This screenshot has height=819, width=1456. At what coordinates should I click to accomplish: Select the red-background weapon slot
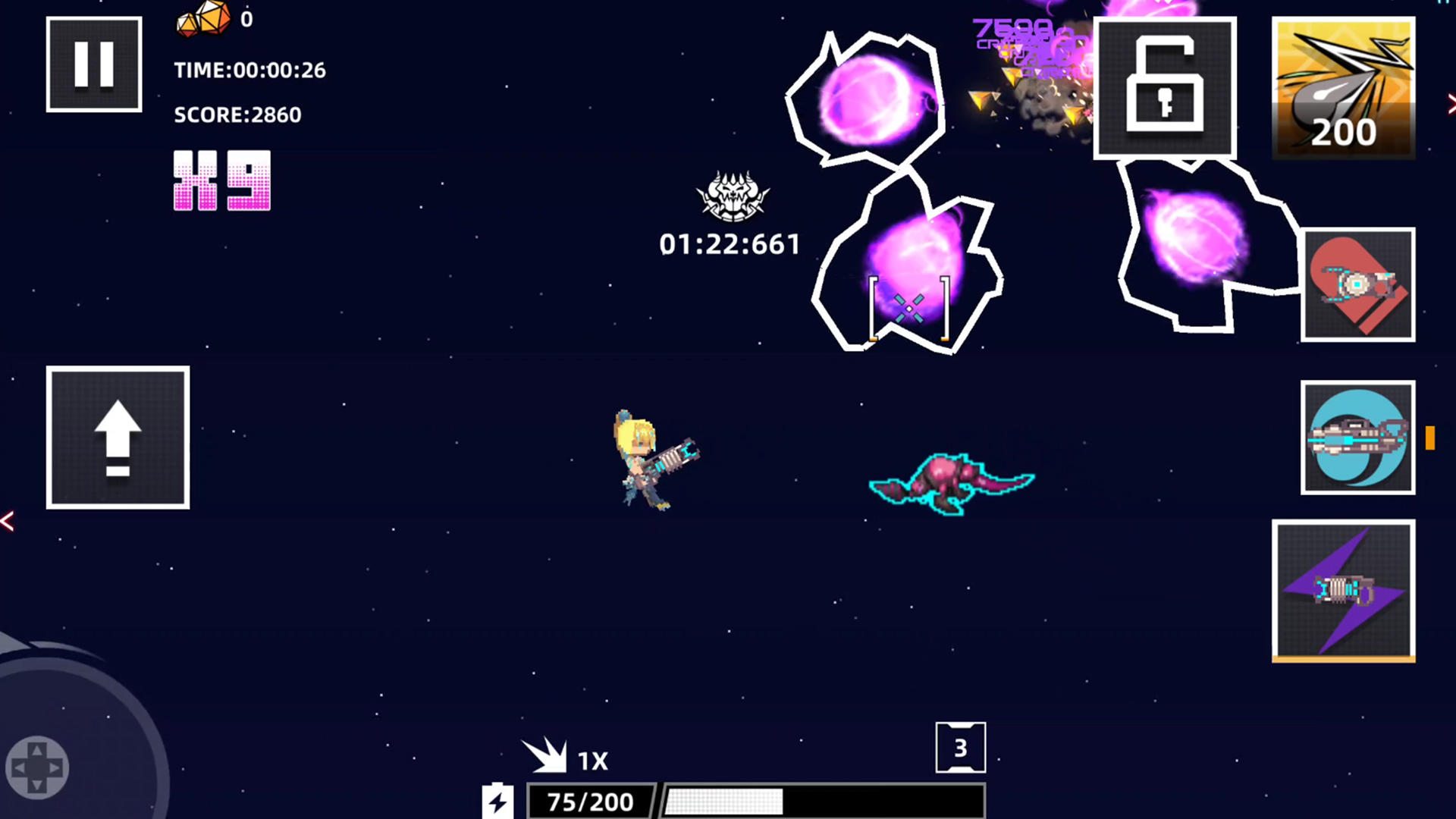(x=1357, y=284)
